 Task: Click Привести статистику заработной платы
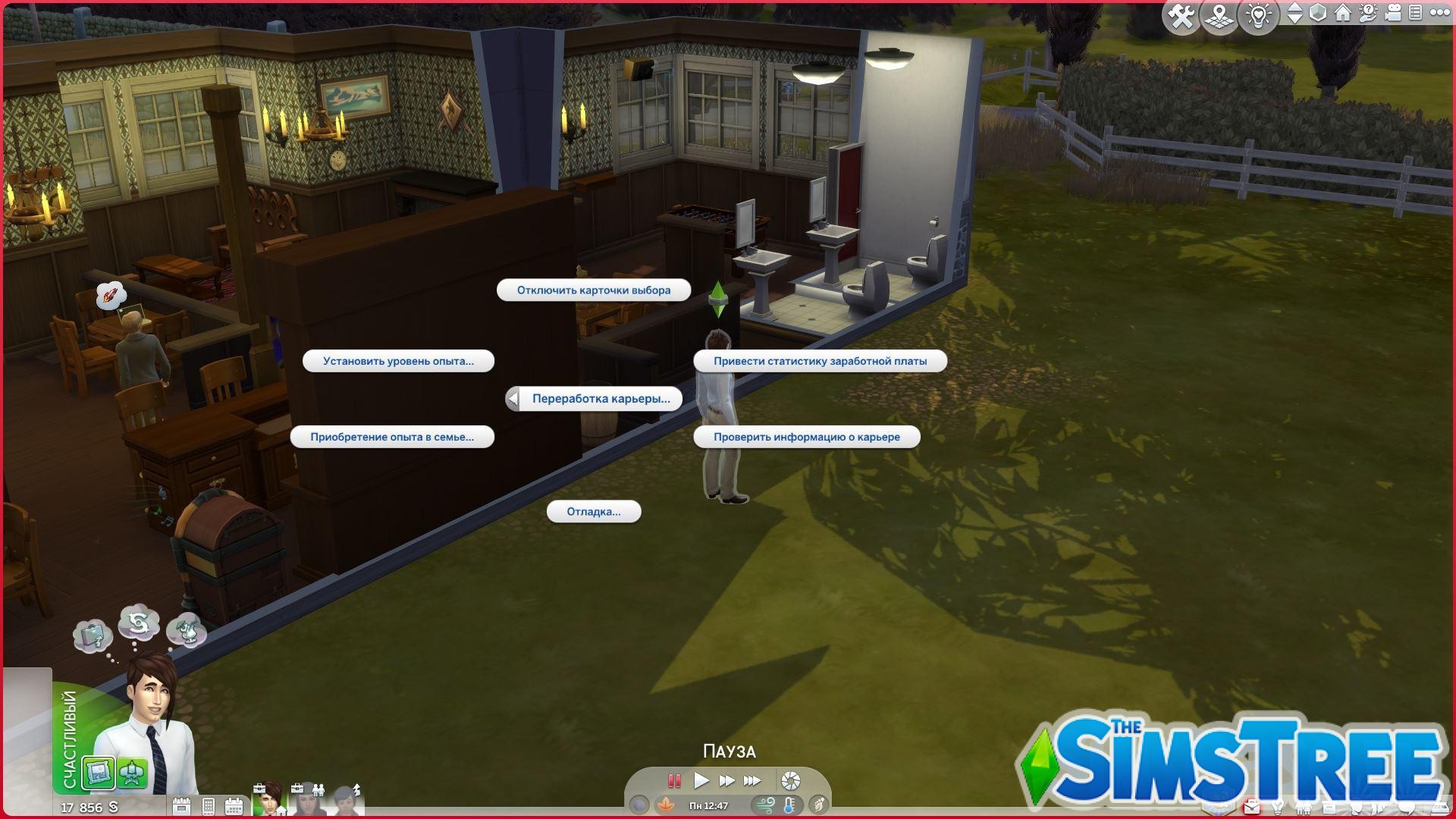pos(819,361)
